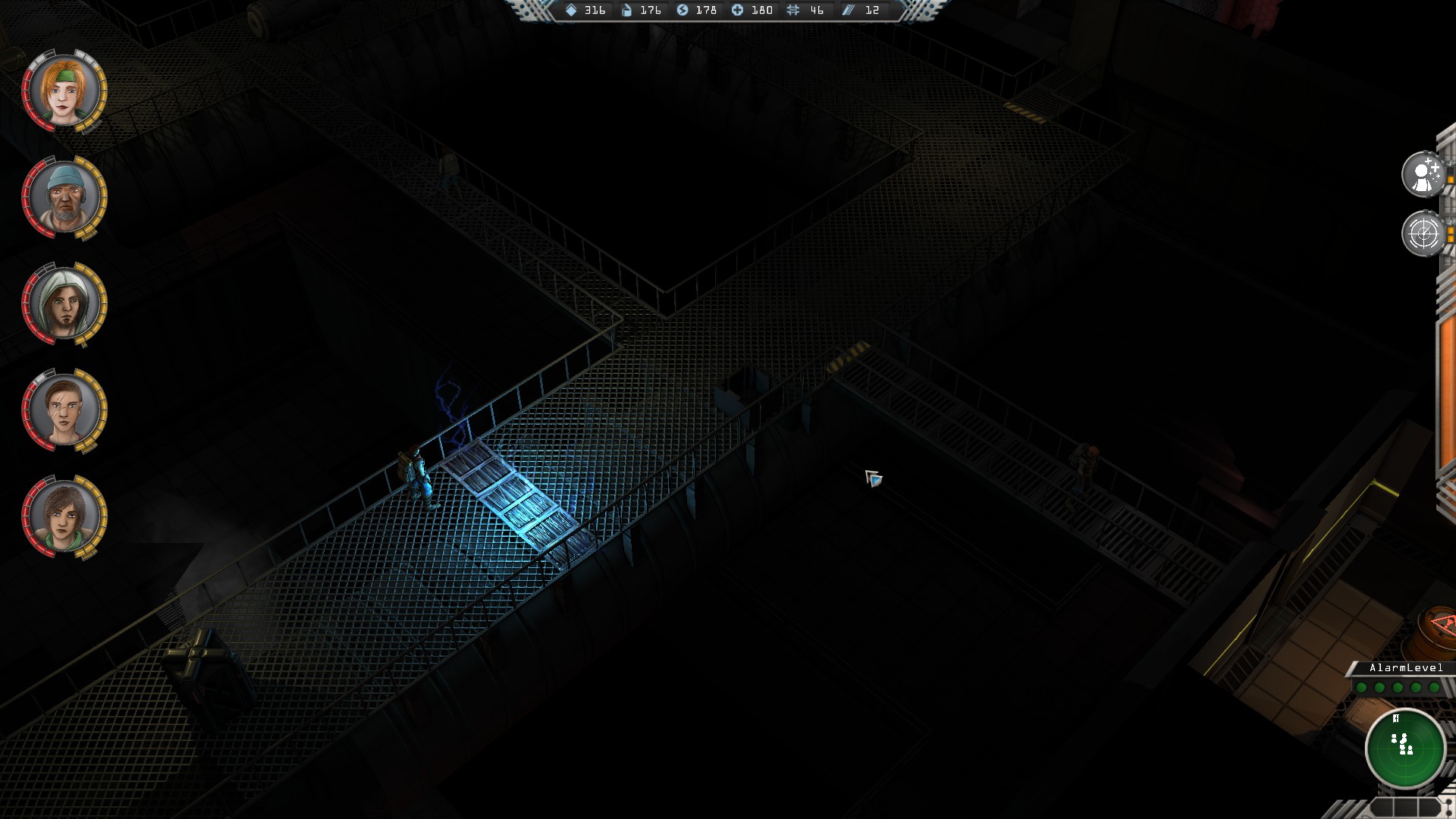Click the canister resource icon showing 176
The image size is (1456, 819).
(626, 11)
